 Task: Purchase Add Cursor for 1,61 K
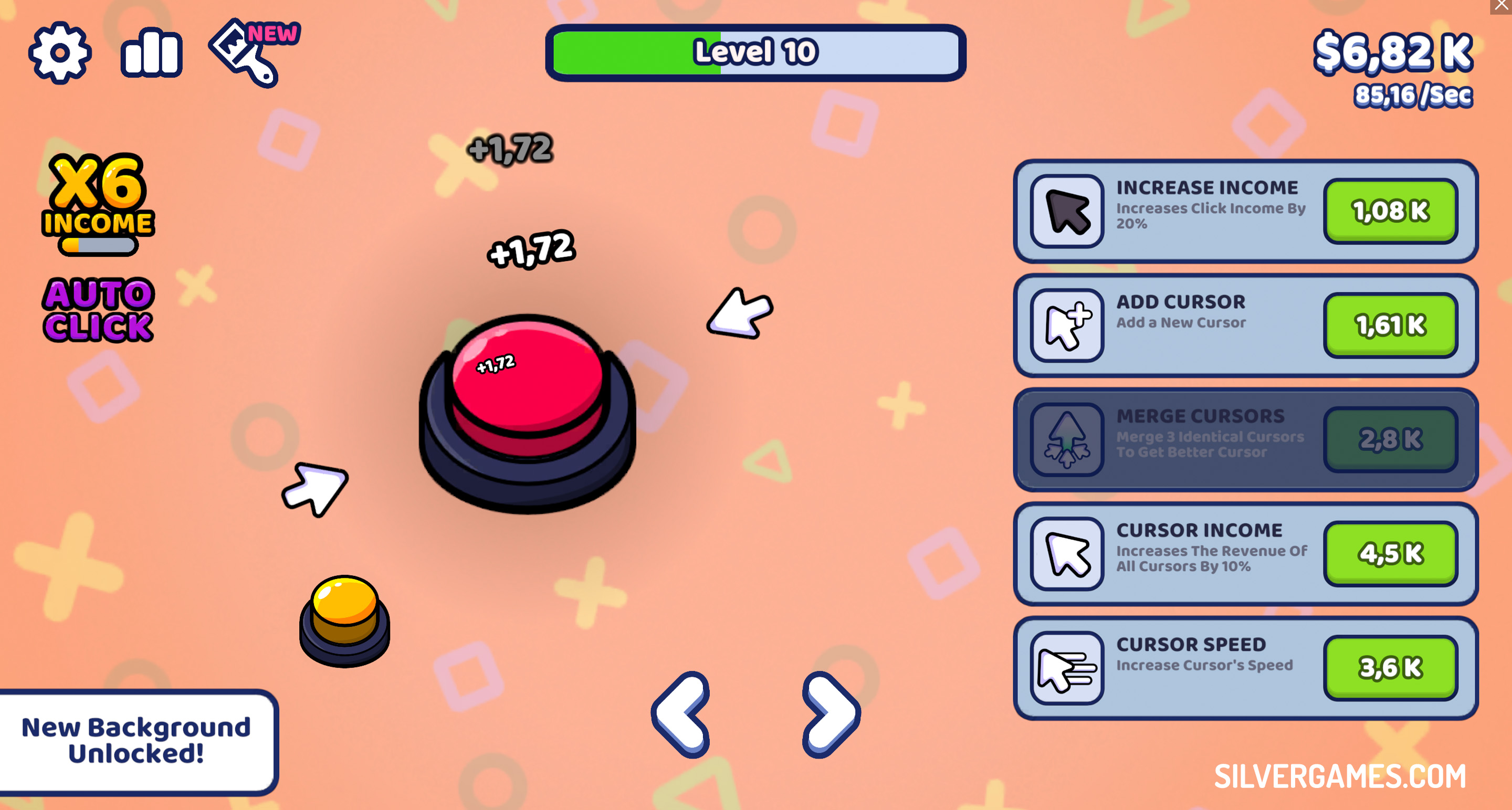(1391, 324)
